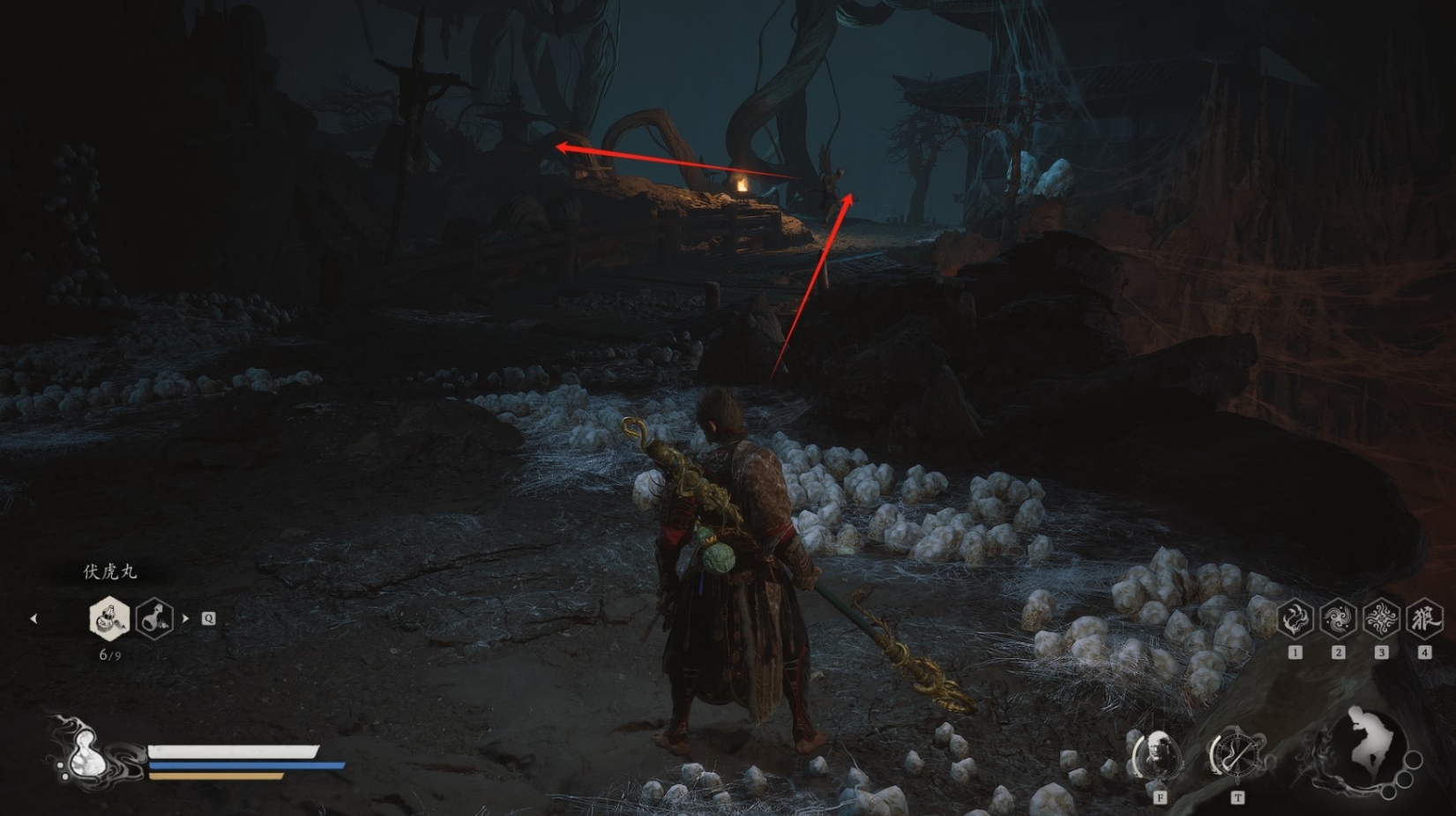1456x816 pixels.
Task: Use the spirit skill with the face portrait
Action: click(1157, 755)
